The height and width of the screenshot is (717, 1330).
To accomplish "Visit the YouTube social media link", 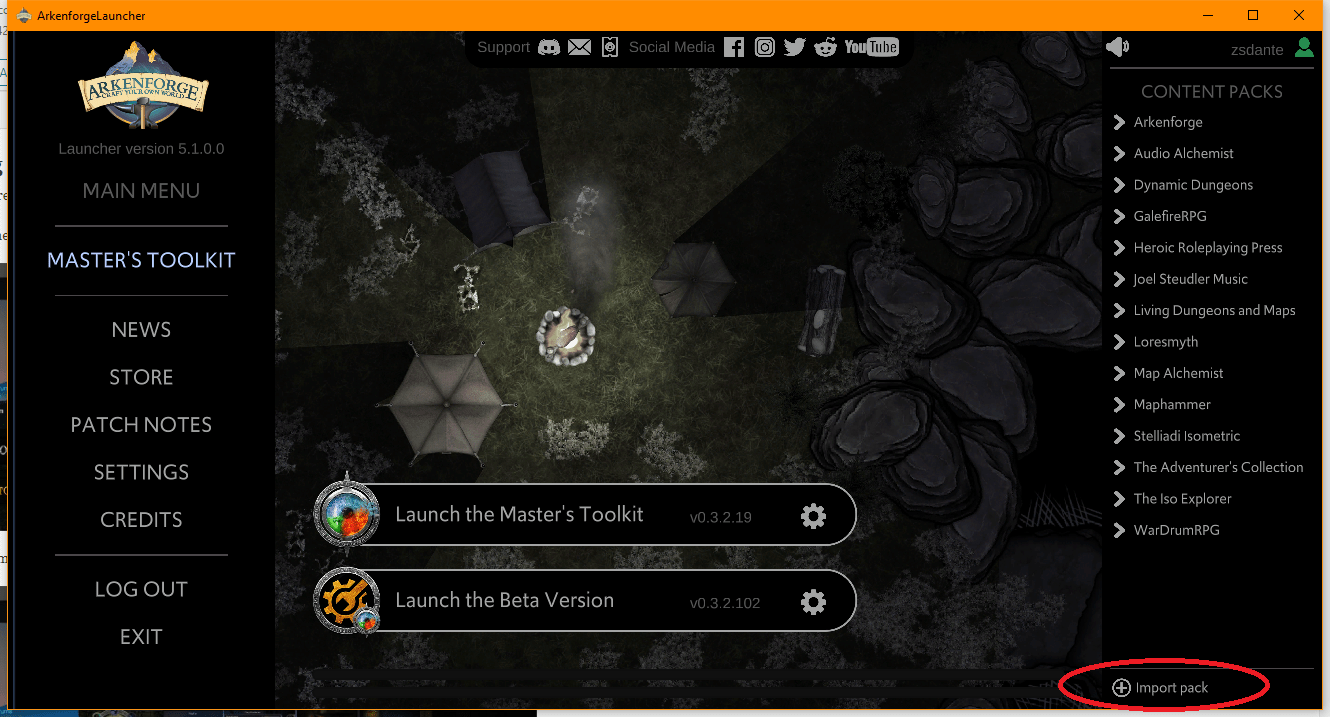I will [871, 47].
